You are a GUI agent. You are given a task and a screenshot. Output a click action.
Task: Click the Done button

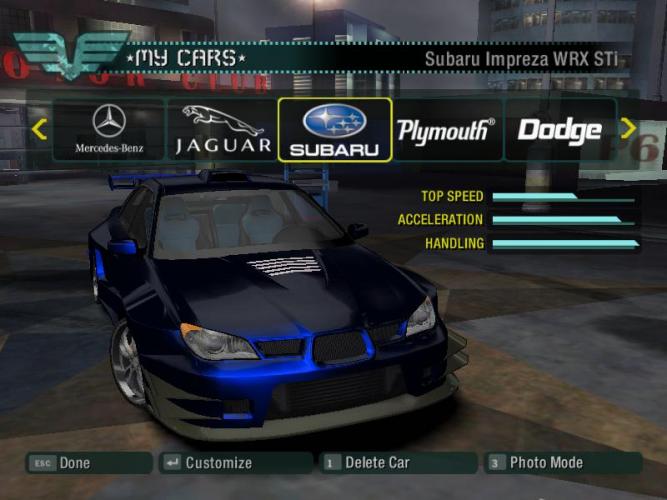coord(87,463)
